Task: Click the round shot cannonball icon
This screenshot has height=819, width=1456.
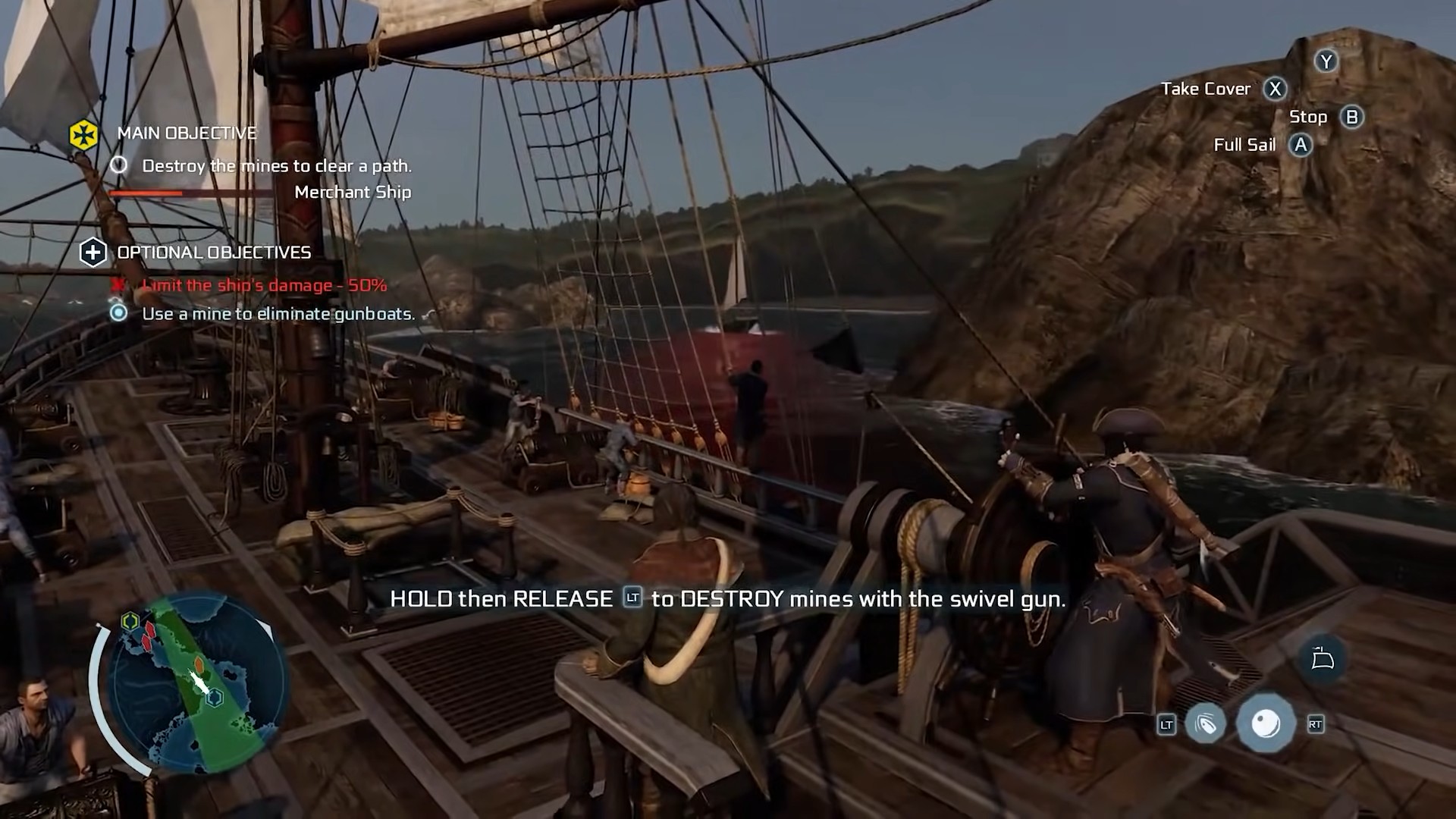Action: coord(1265,723)
